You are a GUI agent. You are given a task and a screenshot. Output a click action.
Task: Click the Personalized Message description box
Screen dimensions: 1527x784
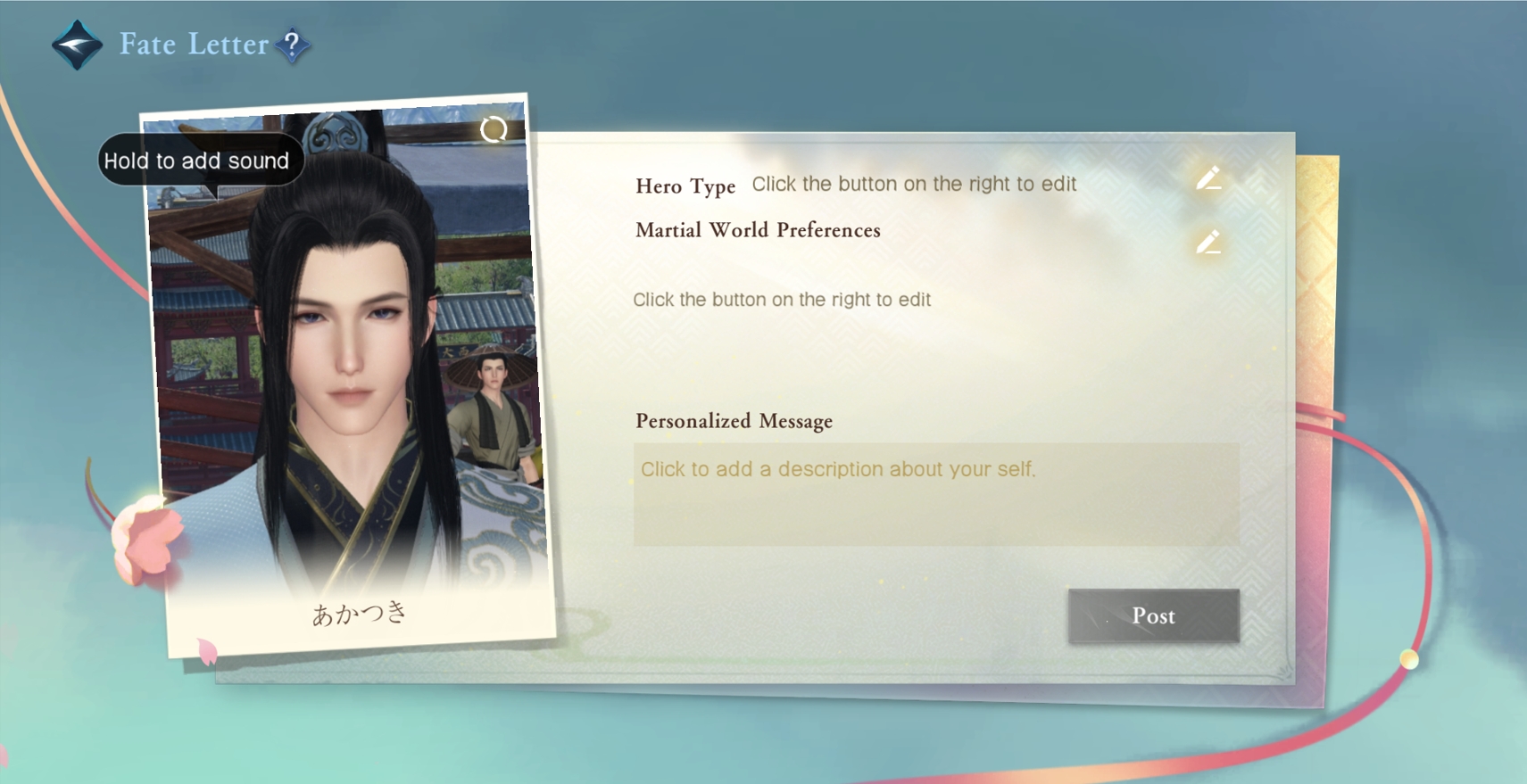[x=935, y=493]
